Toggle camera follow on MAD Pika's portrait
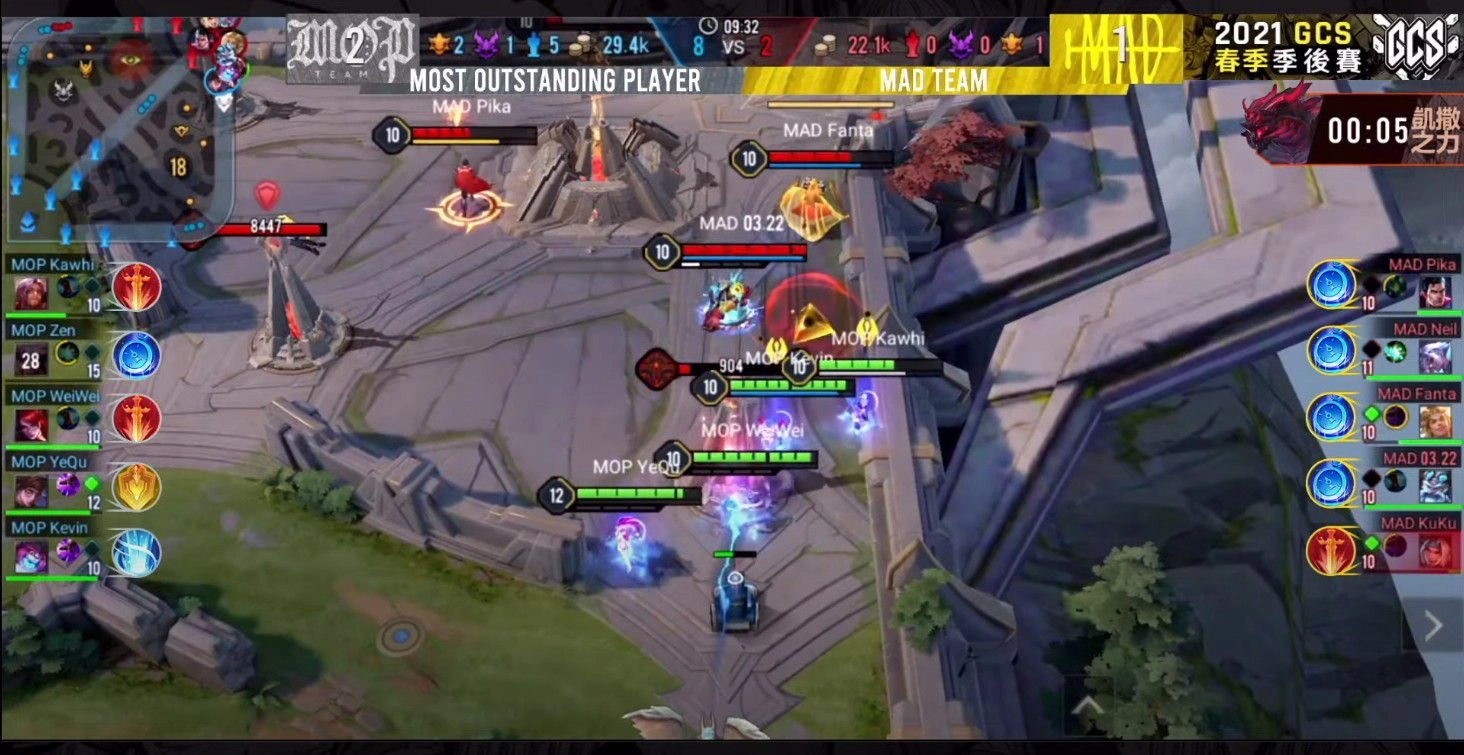 point(1437,290)
